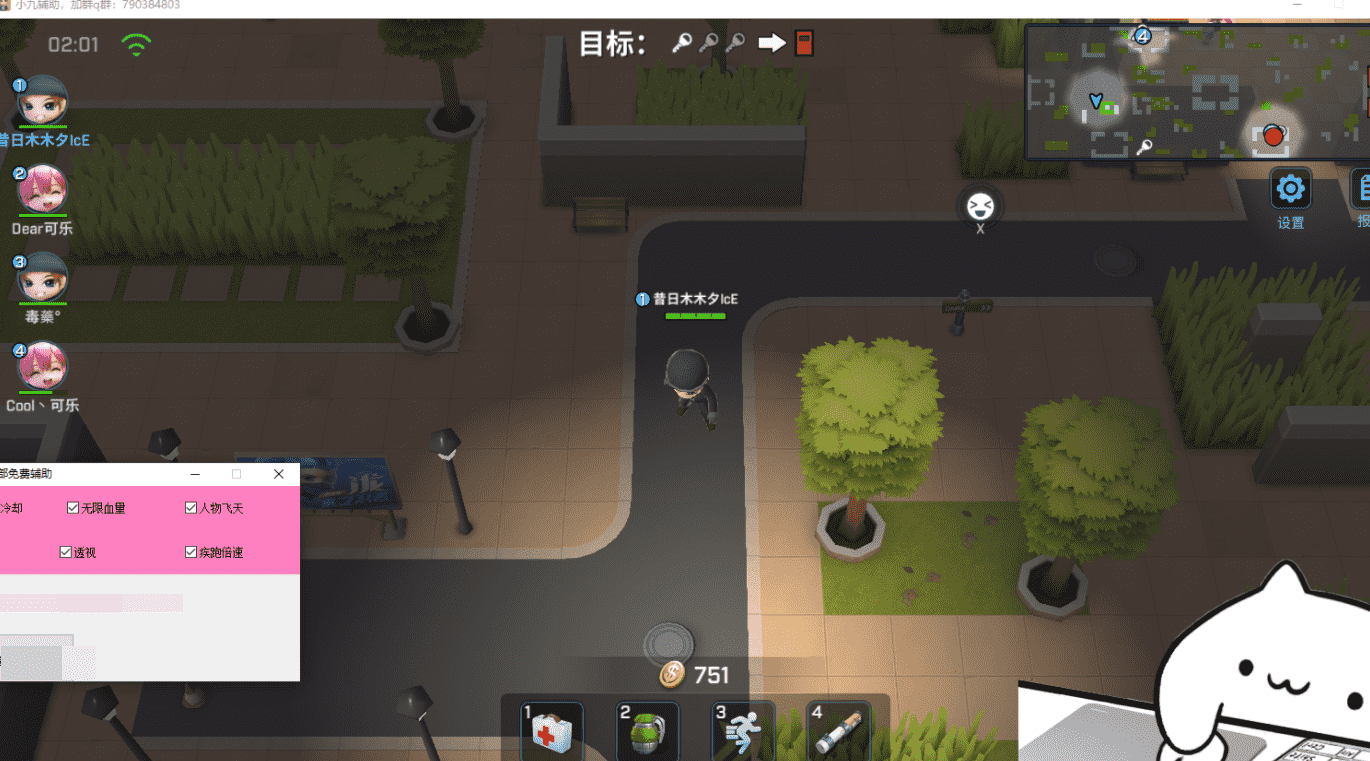
Task: Click the minimap in the corner
Action: click(x=1196, y=92)
